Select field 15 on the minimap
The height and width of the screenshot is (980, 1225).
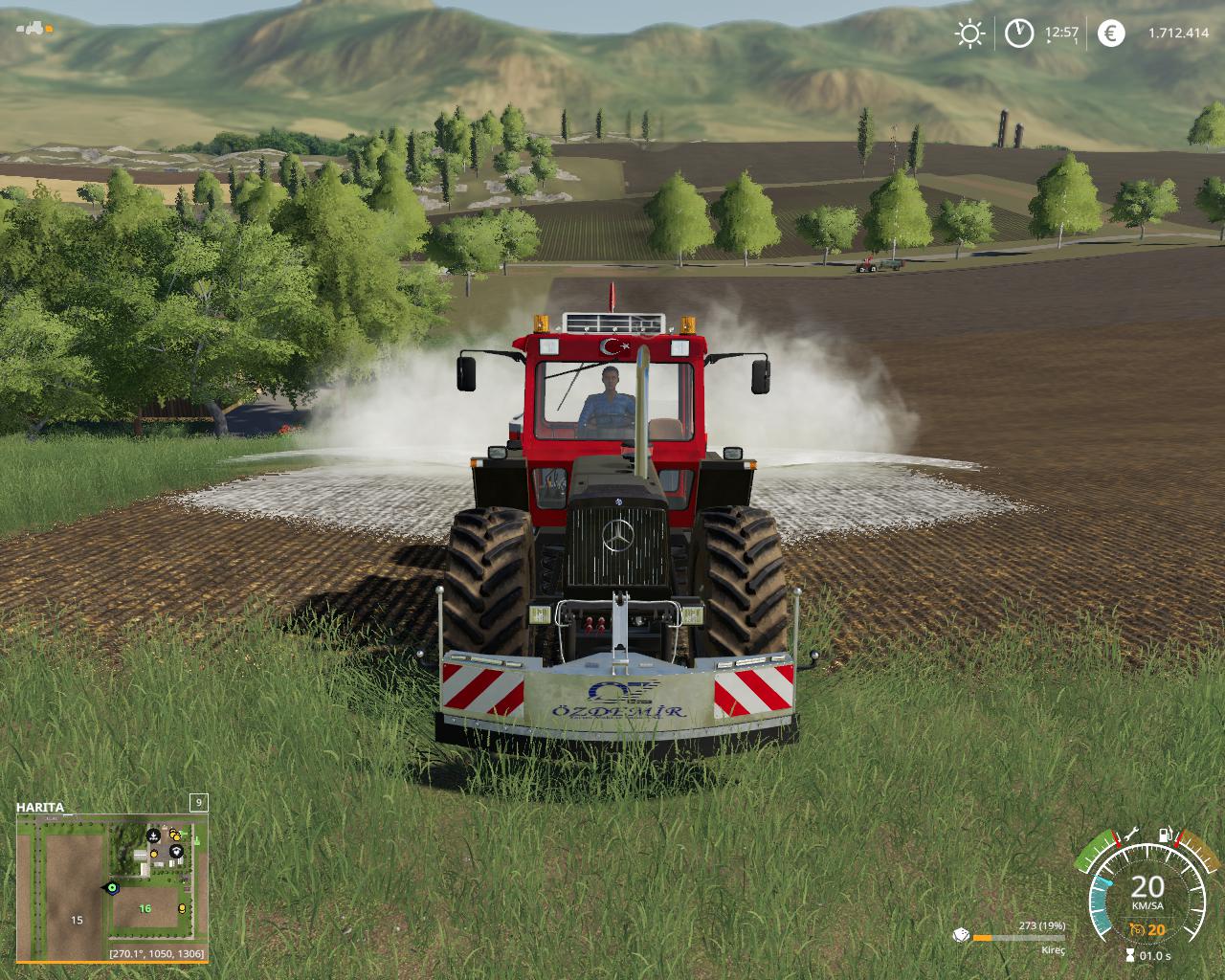(x=77, y=920)
